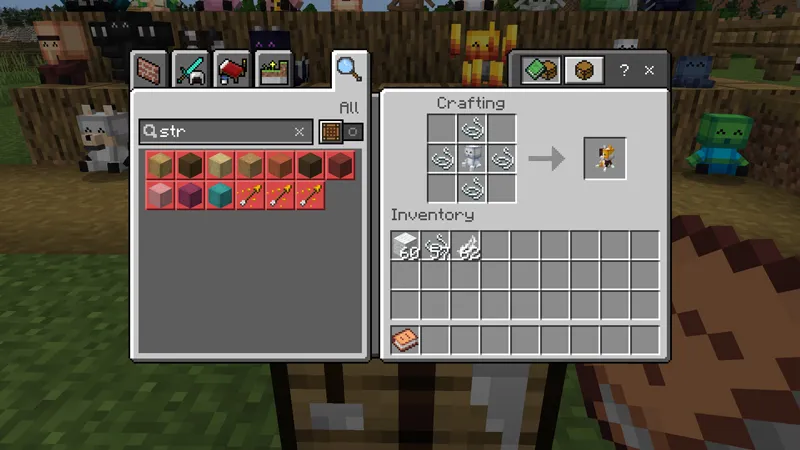Image resolution: width=800 pixels, height=450 pixels.
Task: Open the Items tab with red bed icon
Action: pos(232,70)
